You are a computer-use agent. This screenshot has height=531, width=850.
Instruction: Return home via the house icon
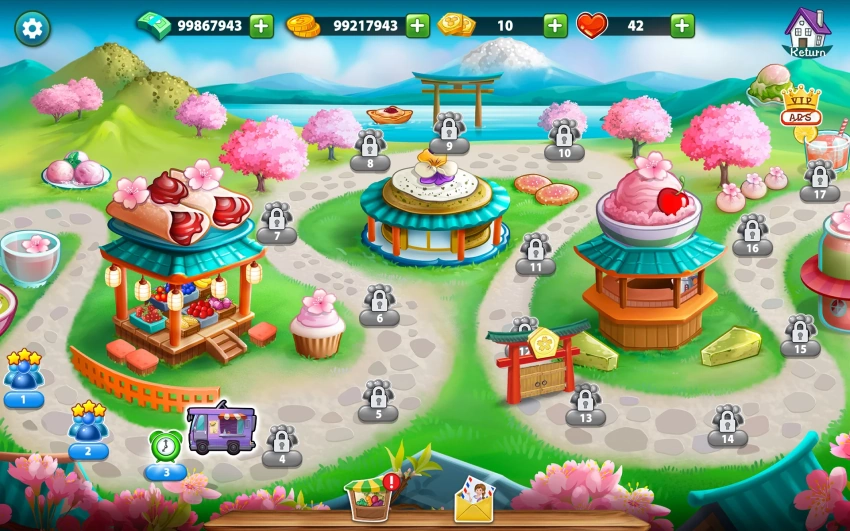pos(807,32)
